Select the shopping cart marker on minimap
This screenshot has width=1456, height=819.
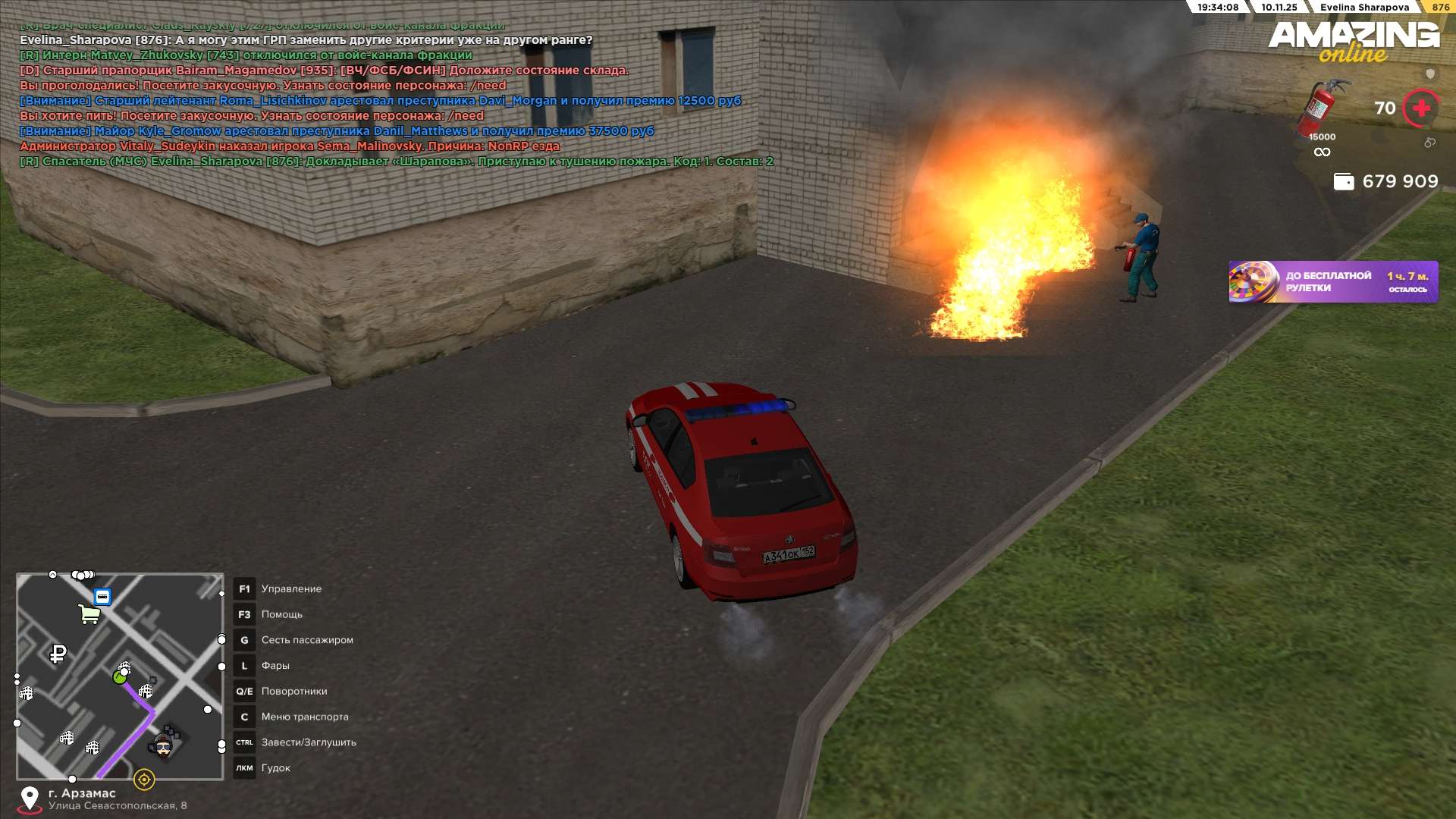pyautogui.click(x=89, y=613)
